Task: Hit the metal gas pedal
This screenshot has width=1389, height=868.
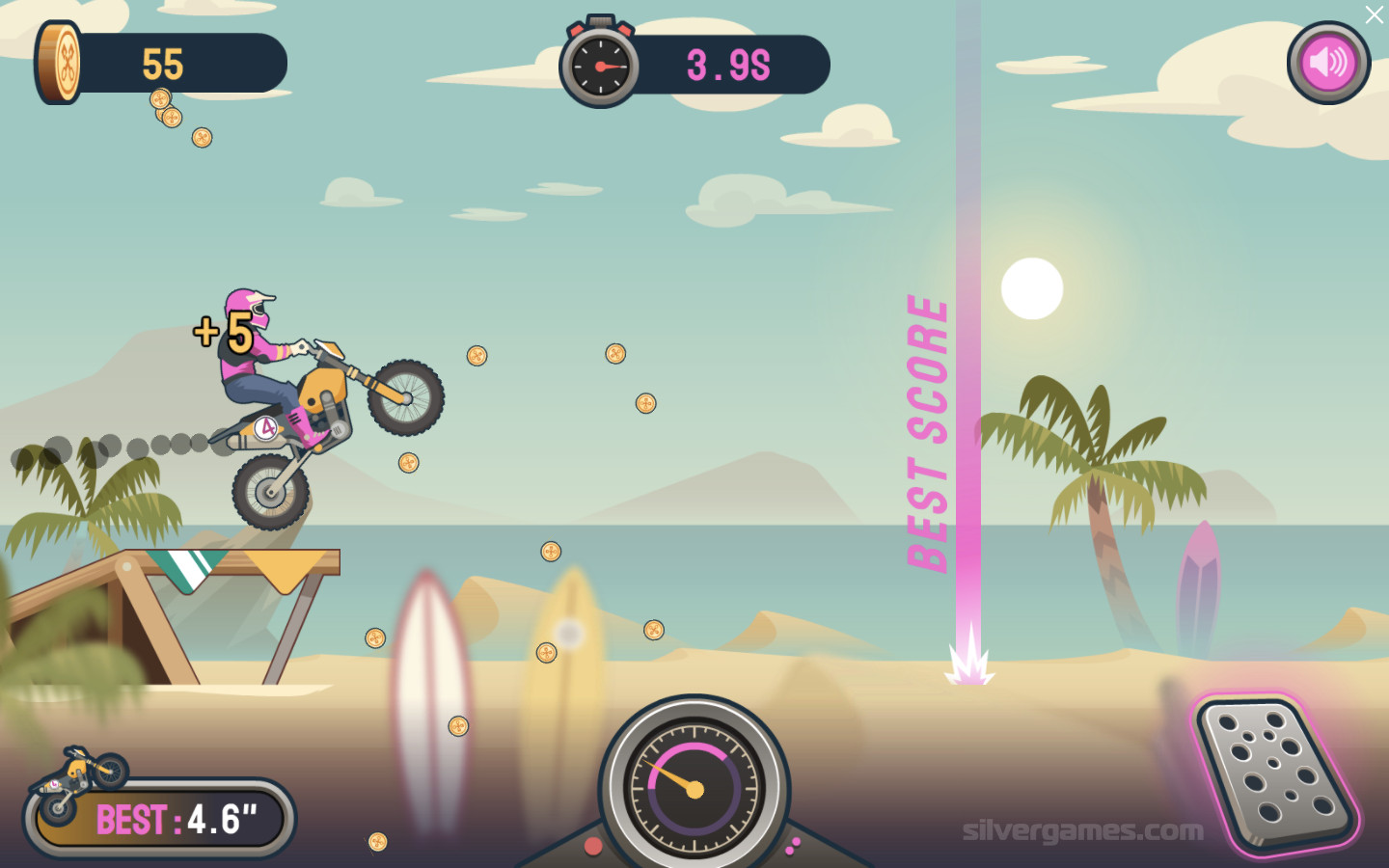Action: (x=1272, y=771)
